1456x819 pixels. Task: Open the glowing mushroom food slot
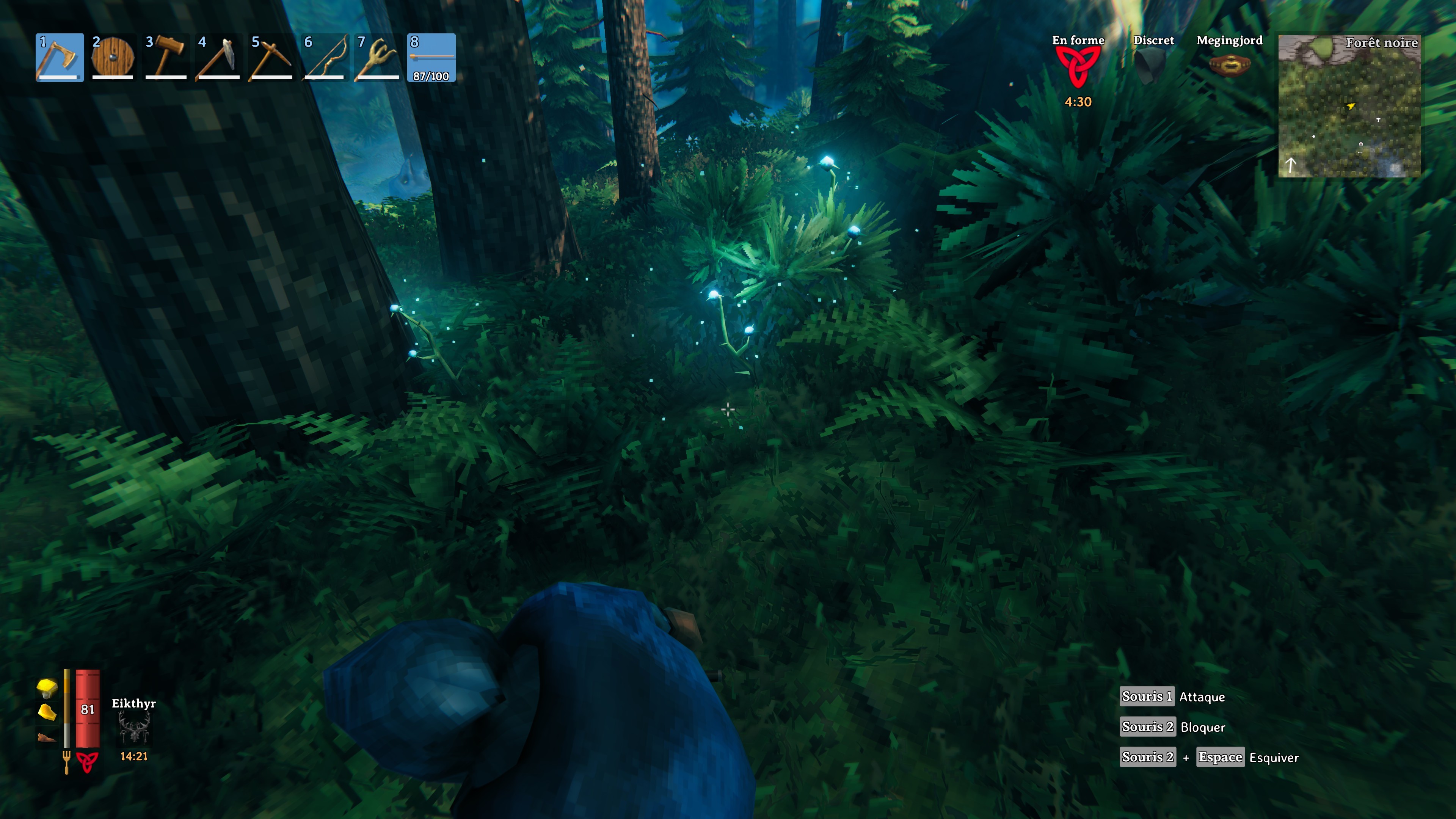click(46, 689)
